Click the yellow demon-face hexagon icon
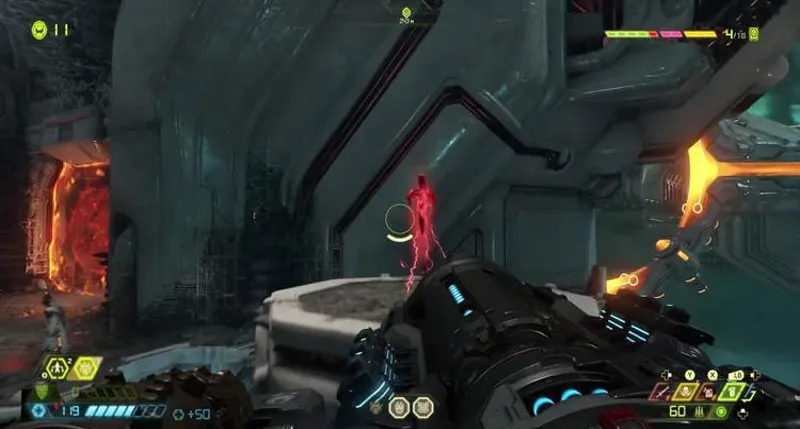800x429 pixels. 87,368
